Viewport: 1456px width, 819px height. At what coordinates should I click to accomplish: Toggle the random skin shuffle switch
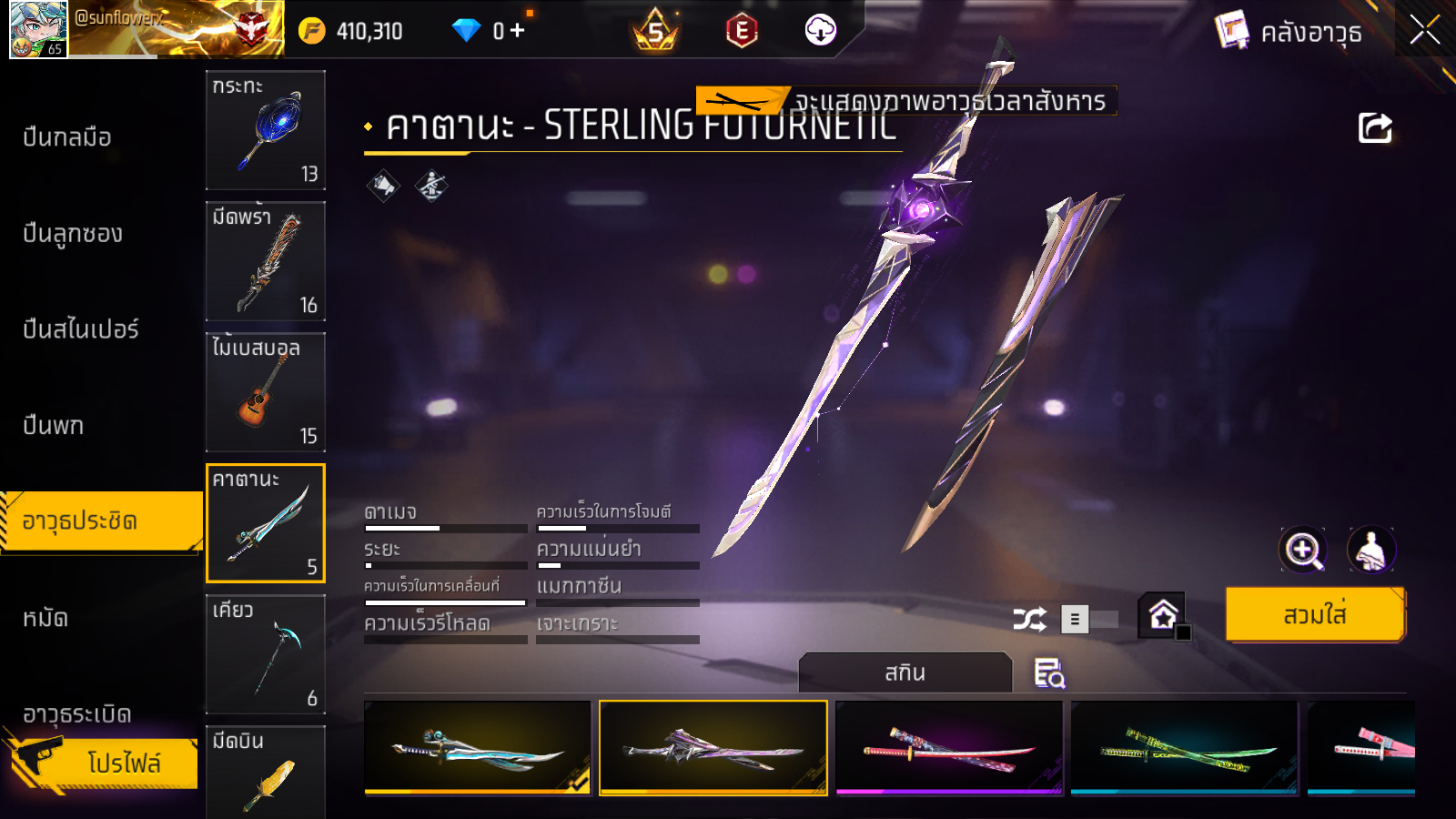[1089, 620]
